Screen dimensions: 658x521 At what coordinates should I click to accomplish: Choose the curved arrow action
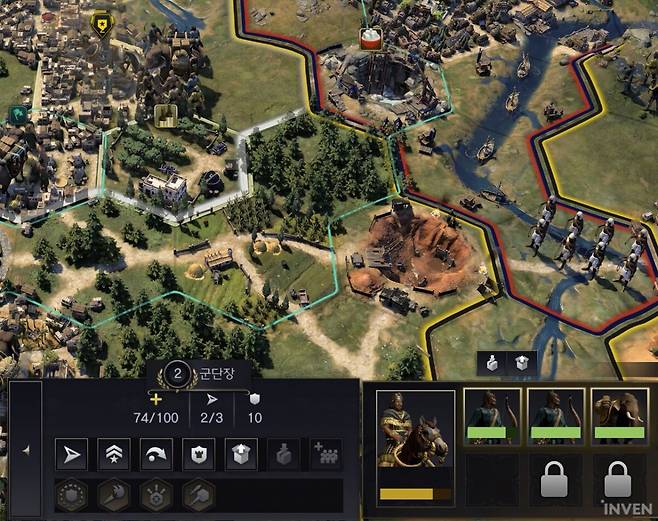(x=155, y=455)
